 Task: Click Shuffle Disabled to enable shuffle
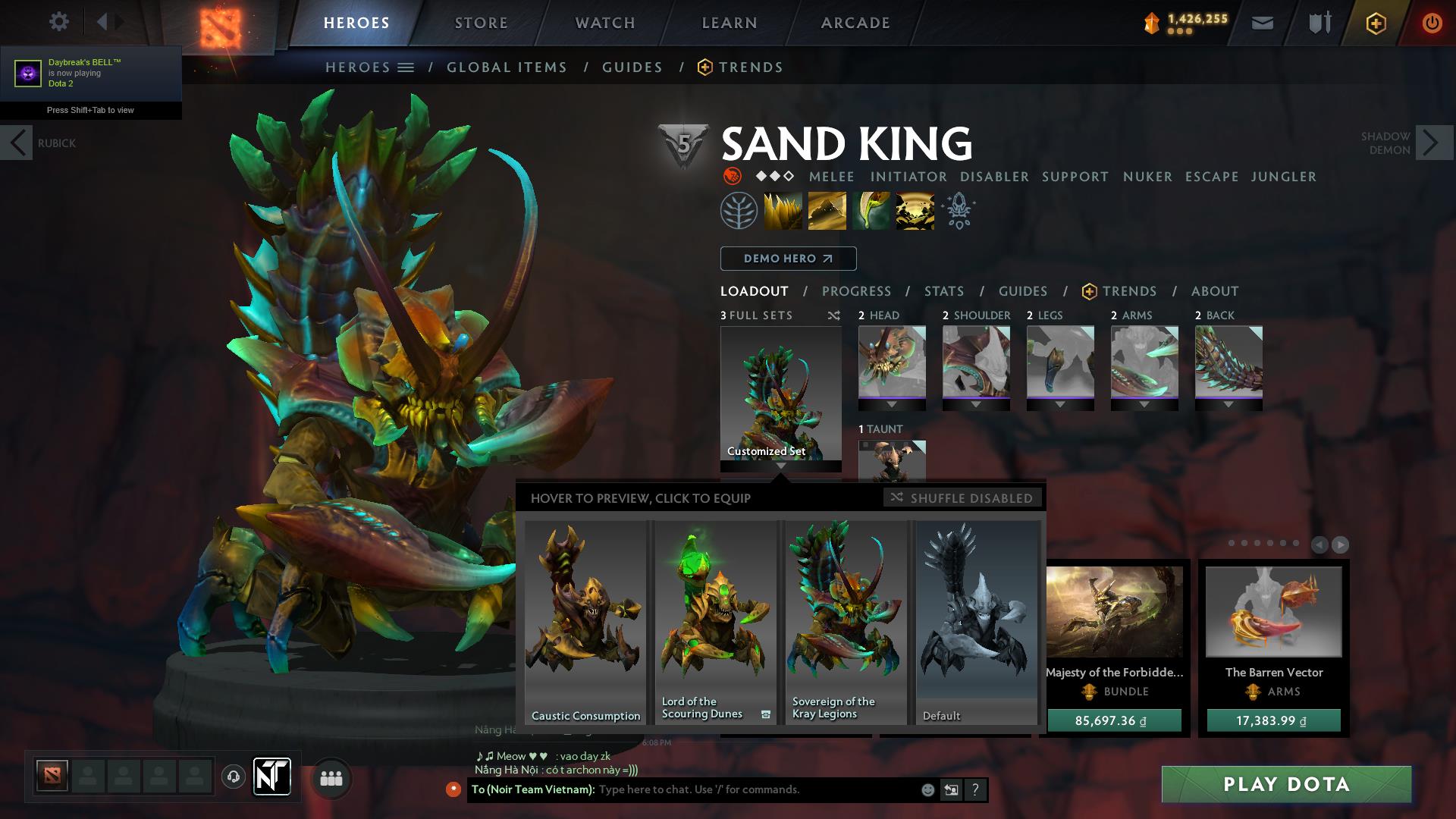point(963,498)
